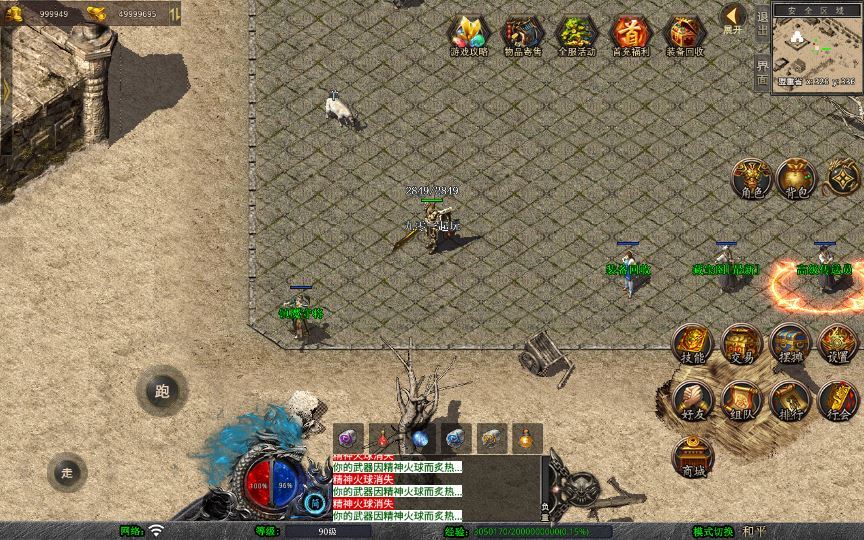The image size is (864, 540).
Task: Open the 背包 backpack
Action: tap(797, 178)
